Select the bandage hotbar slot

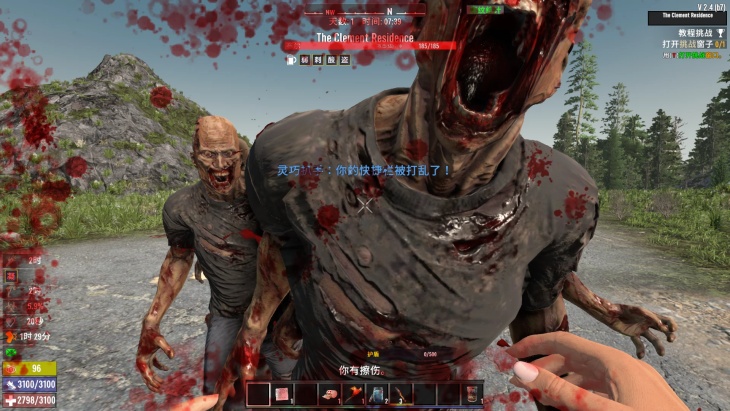tap(282, 394)
